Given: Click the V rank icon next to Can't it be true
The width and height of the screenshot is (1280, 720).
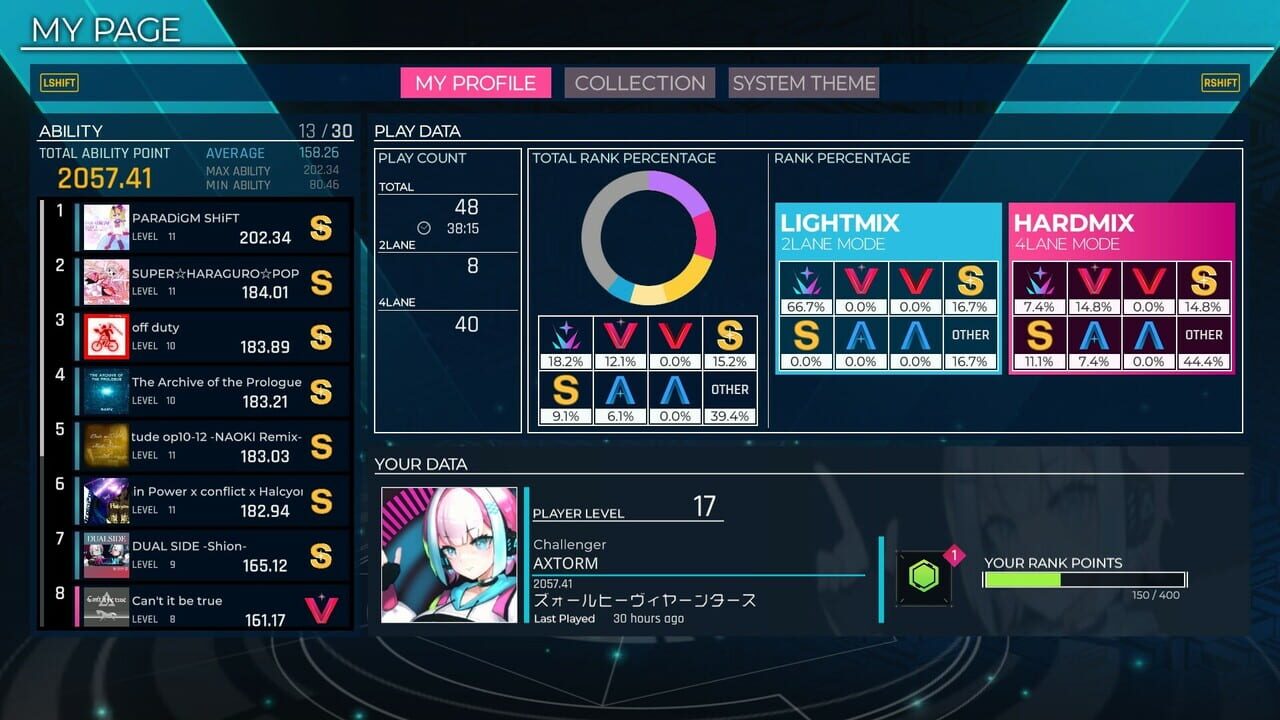Looking at the screenshot, I should [322, 606].
